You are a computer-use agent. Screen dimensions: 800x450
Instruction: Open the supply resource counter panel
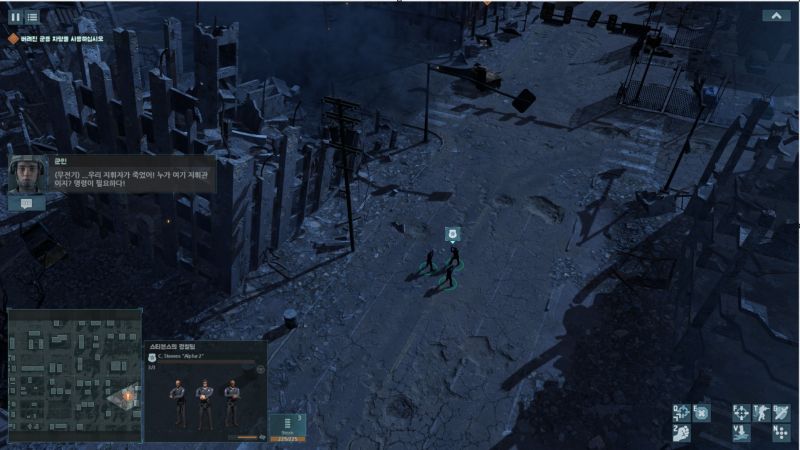point(287,426)
